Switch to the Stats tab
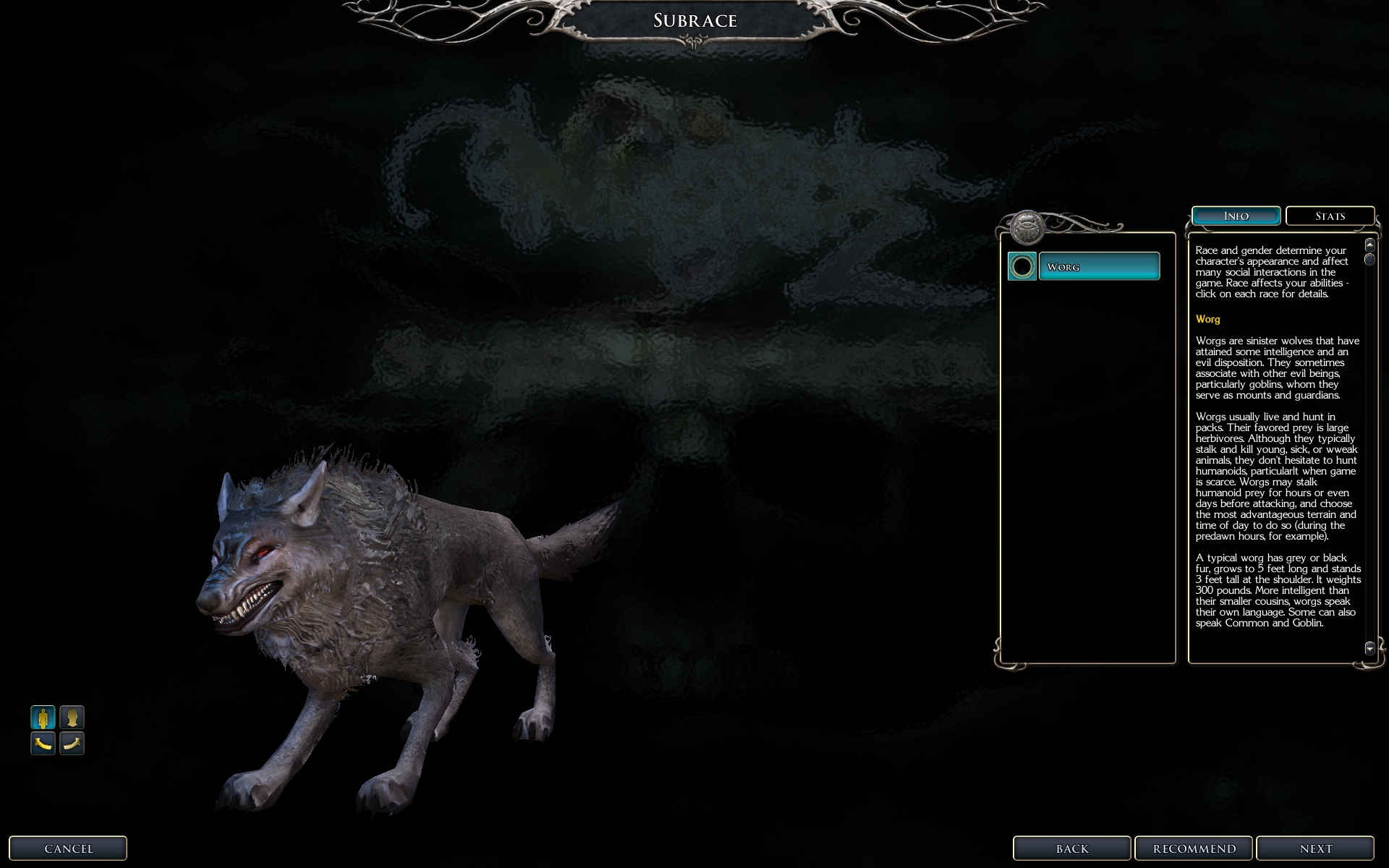The height and width of the screenshot is (868, 1389). pos(1330,216)
